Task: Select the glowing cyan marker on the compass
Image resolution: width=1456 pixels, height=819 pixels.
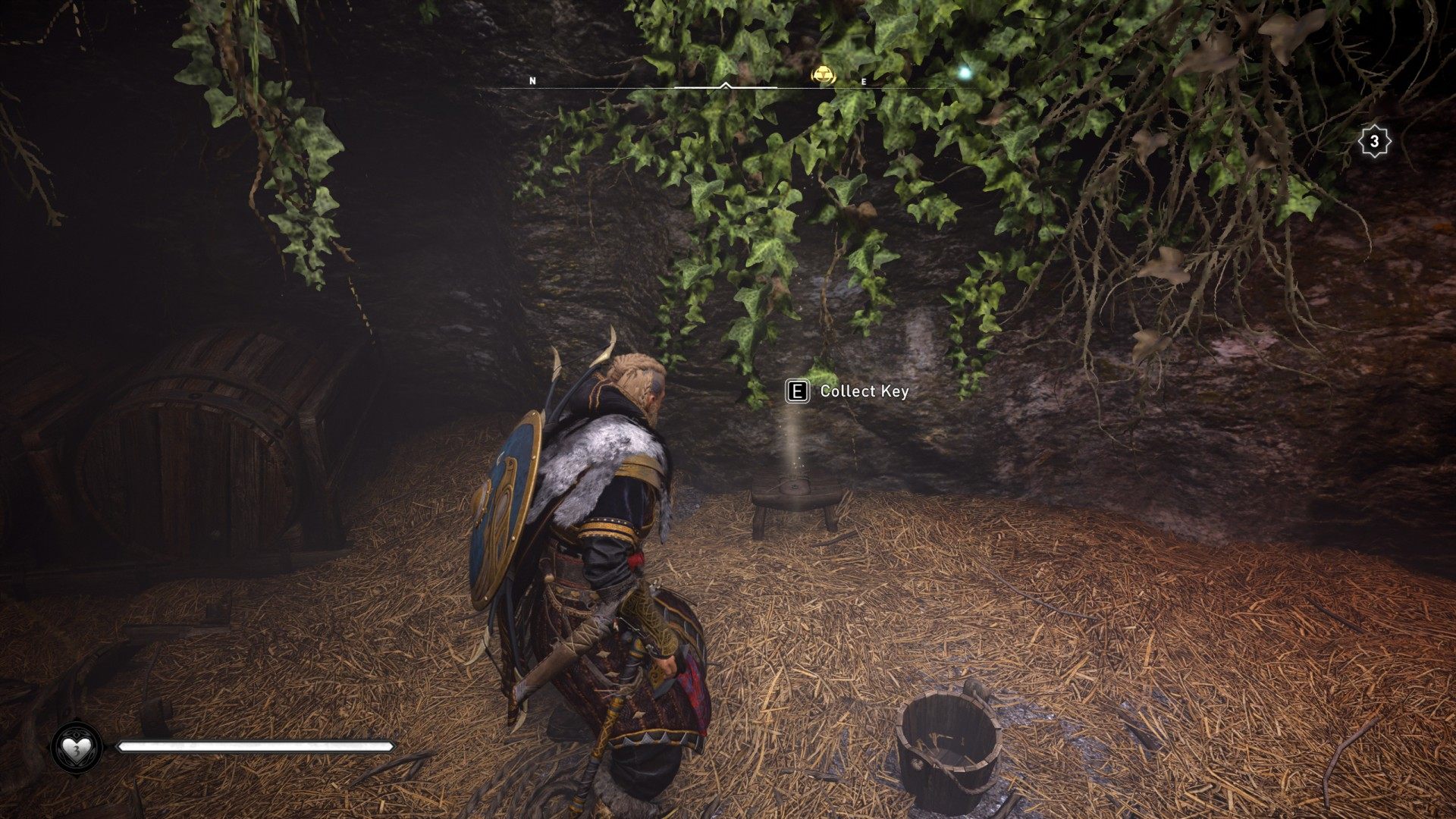Action: click(965, 73)
